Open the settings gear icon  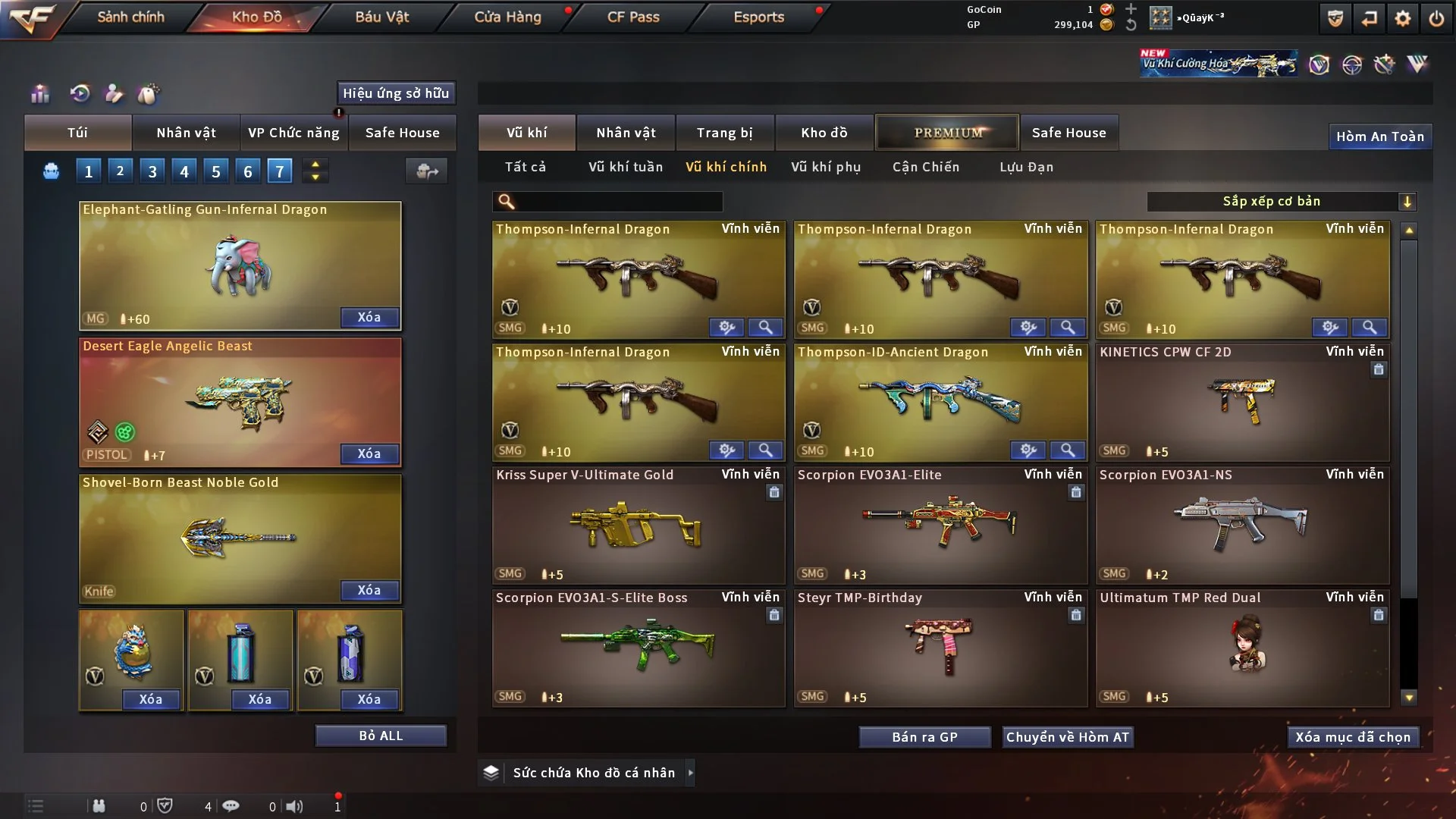point(1403,18)
